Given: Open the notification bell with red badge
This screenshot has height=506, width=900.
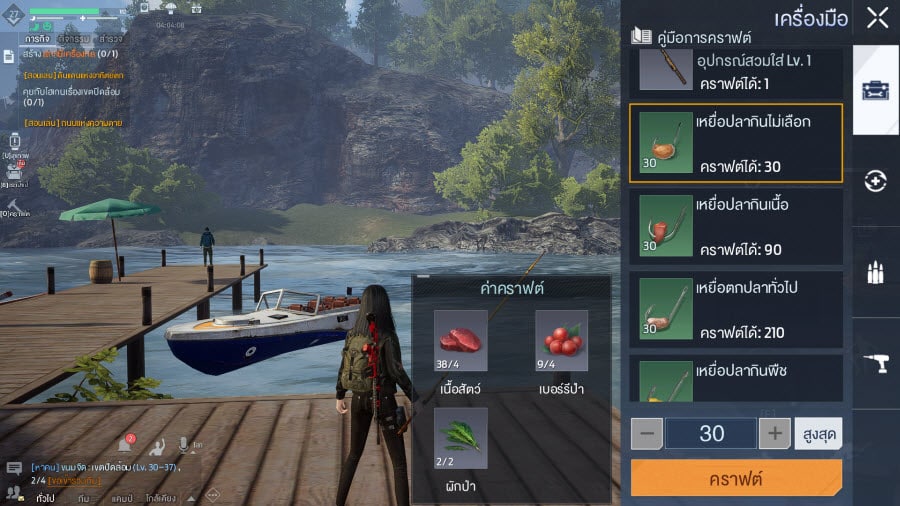Looking at the screenshot, I should click(x=125, y=445).
